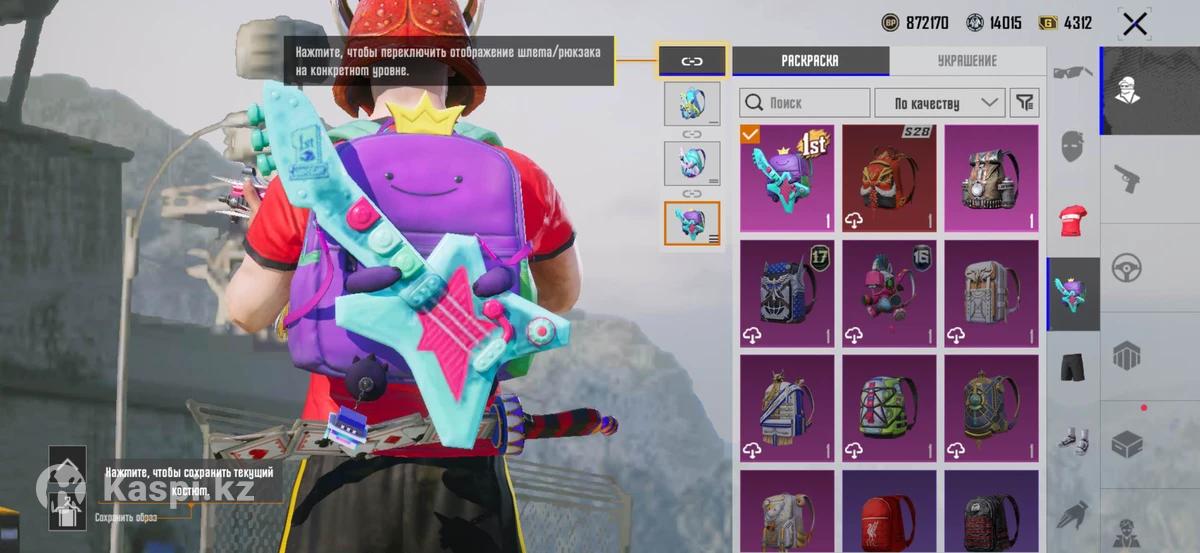Image resolution: width=1200 pixels, height=553 pixels.
Task: Choose the red Liverpool backpack skin
Action: pos(889,512)
